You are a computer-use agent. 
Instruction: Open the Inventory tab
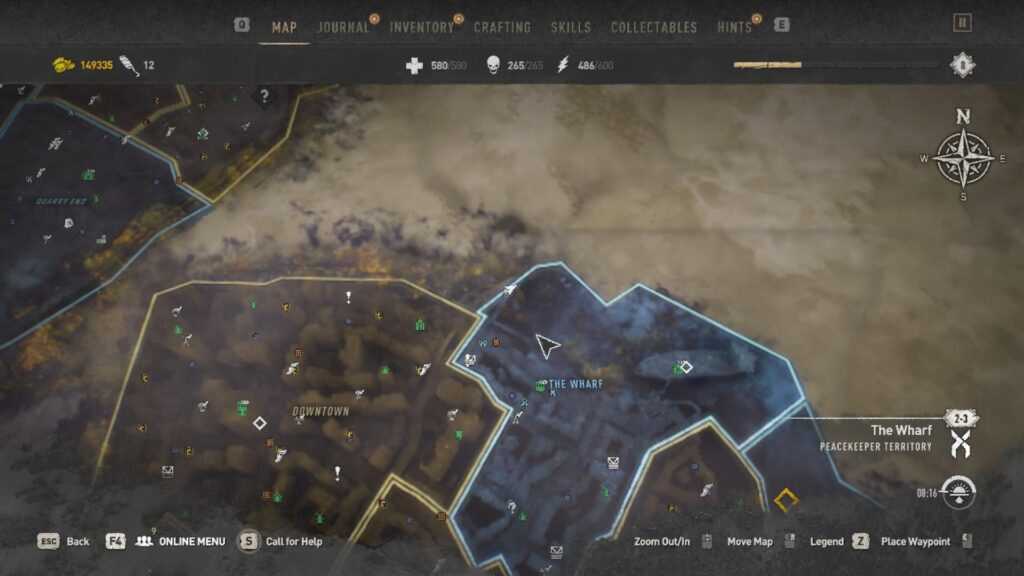tap(421, 27)
